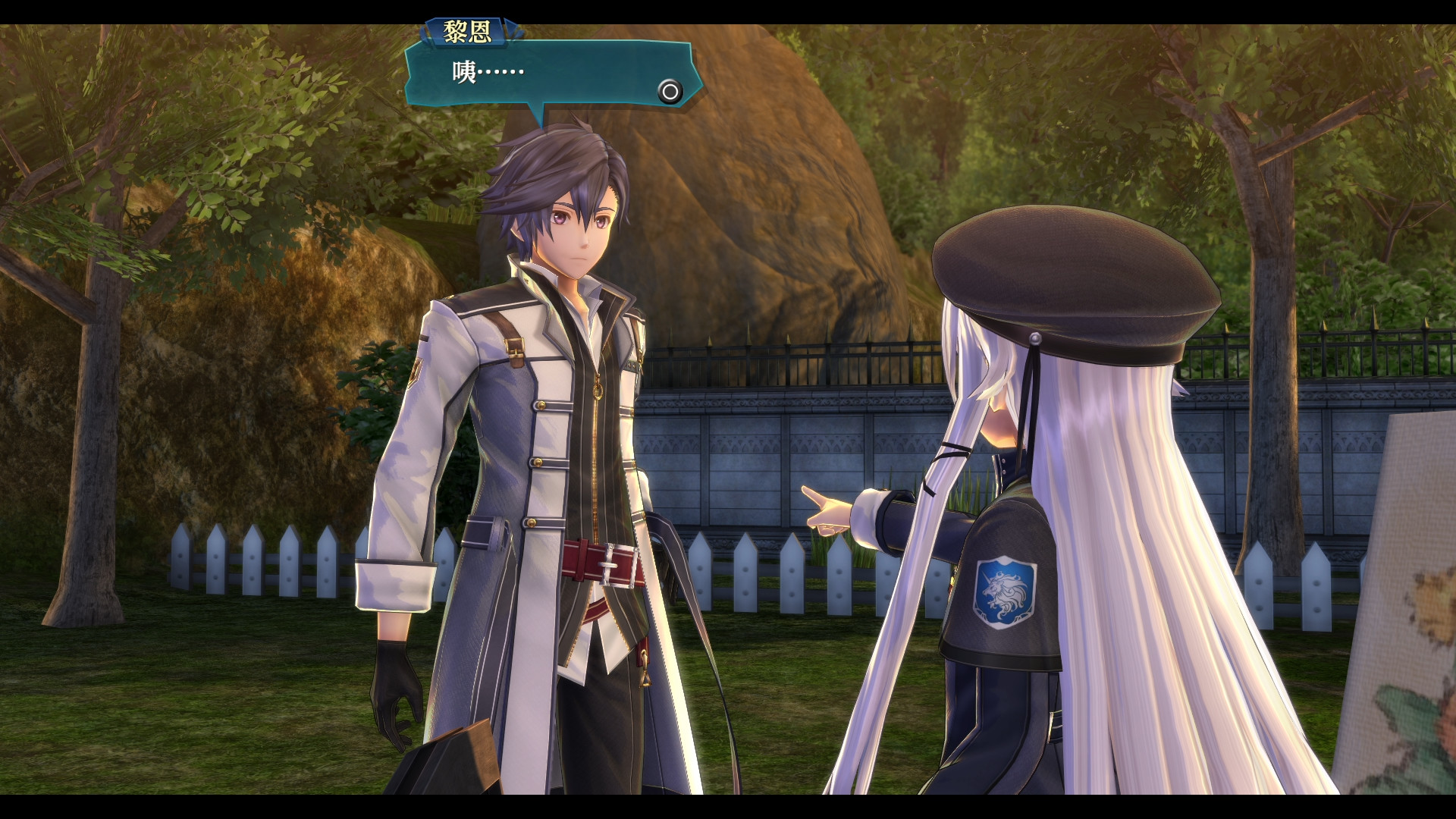Click the blue angled edge of the name plate

click(x=510, y=27)
